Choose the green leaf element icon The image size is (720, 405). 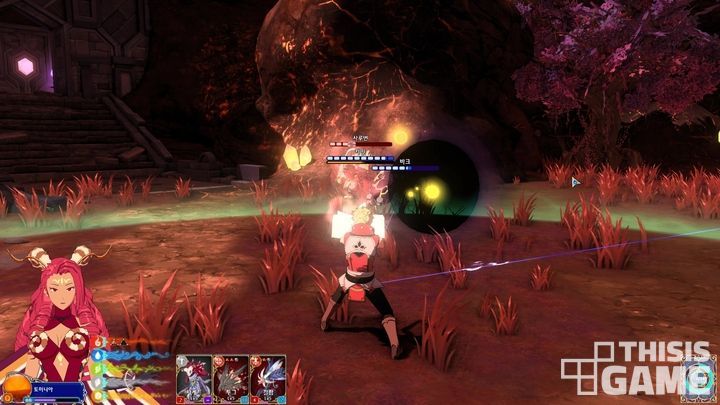[x=98, y=367]
